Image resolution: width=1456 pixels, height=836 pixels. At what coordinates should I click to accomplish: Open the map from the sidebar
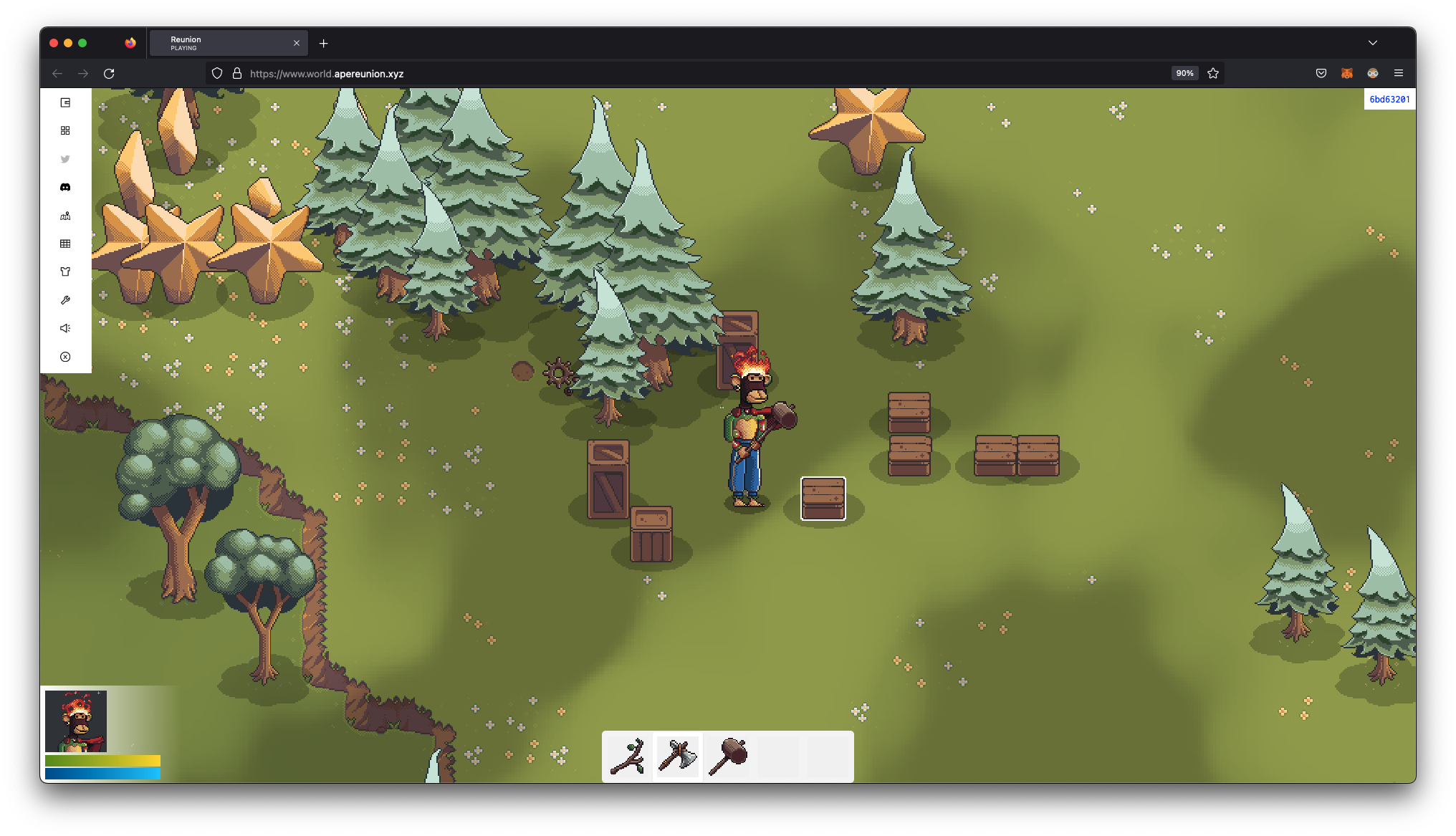coord(65,215)
